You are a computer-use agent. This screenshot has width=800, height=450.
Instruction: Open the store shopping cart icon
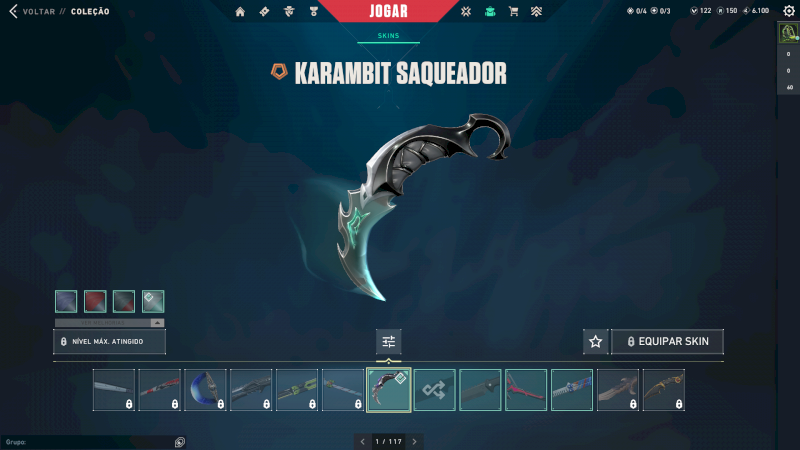[513, 12]
